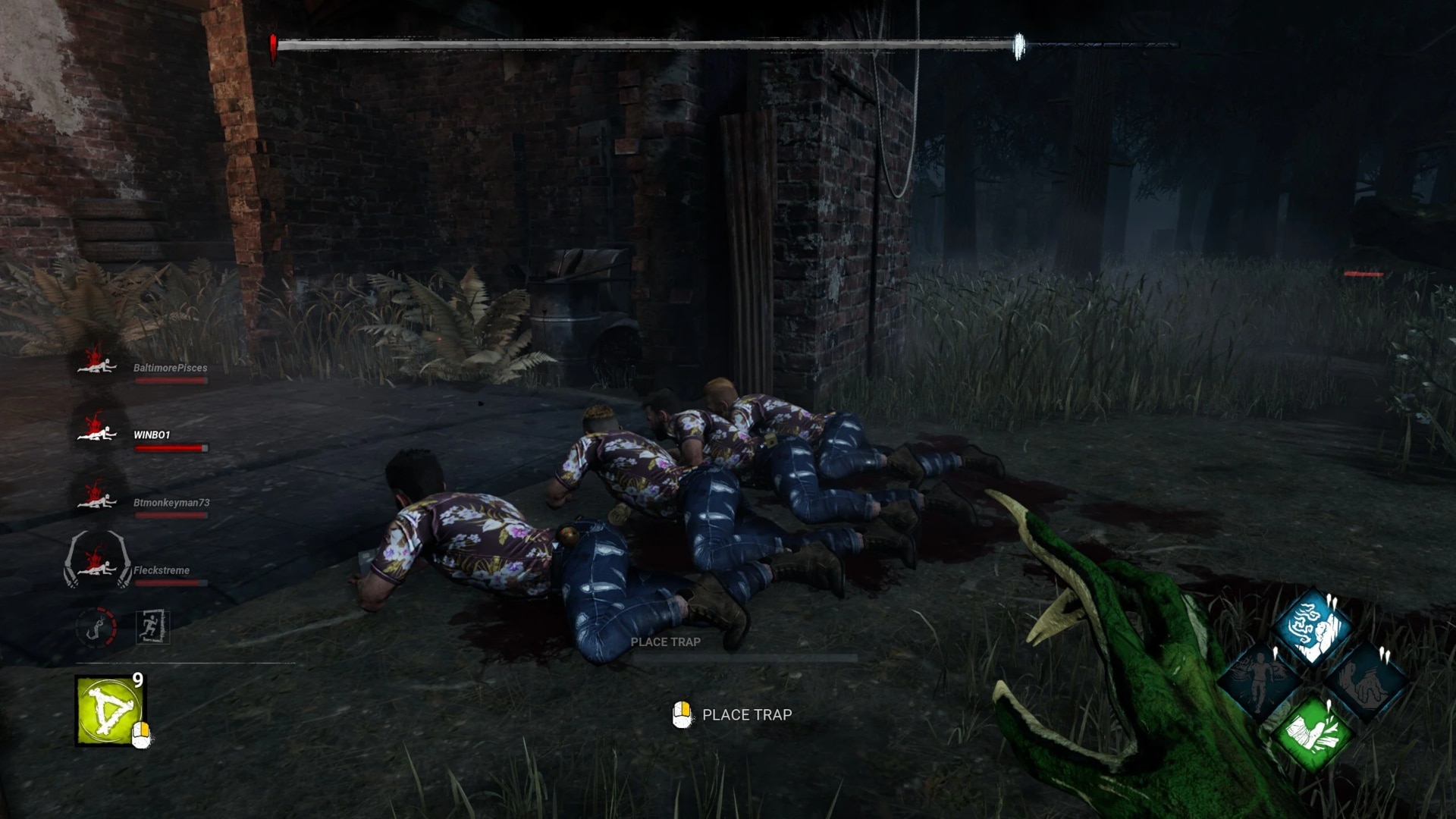1456x819 pixels.
Task: Click the running-man score event icon
Action: click(x=152, y=625)
